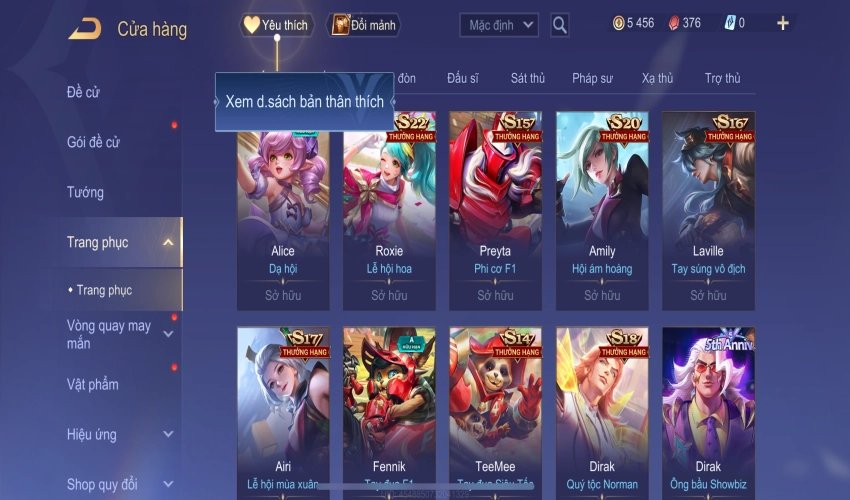The image size is (850, 500).
Task: Filter skins by Sát thủ class
Action: coord(527,78)
